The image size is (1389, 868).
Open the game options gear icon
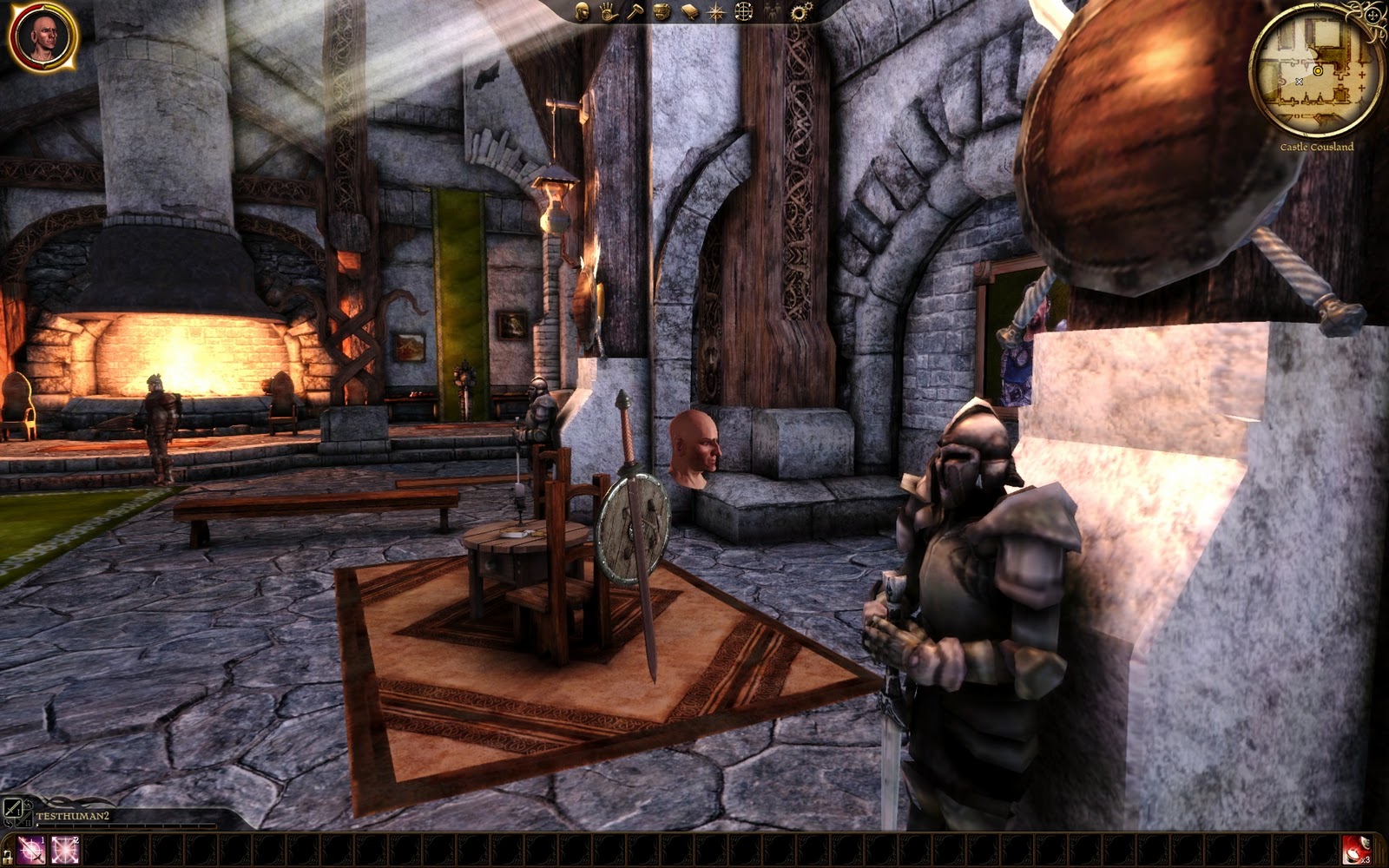click(800, 11)
